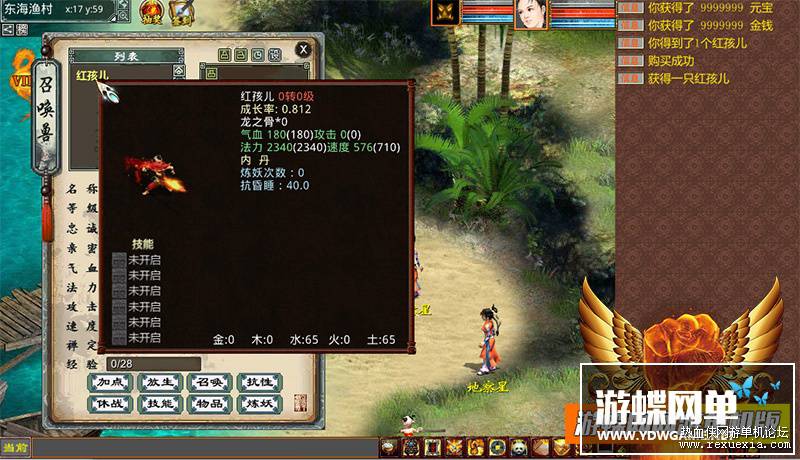Image resolution: width=800 pixels, height=460 pixels.
Task: Open the pet 物品 items
Action: pos(207,405)
